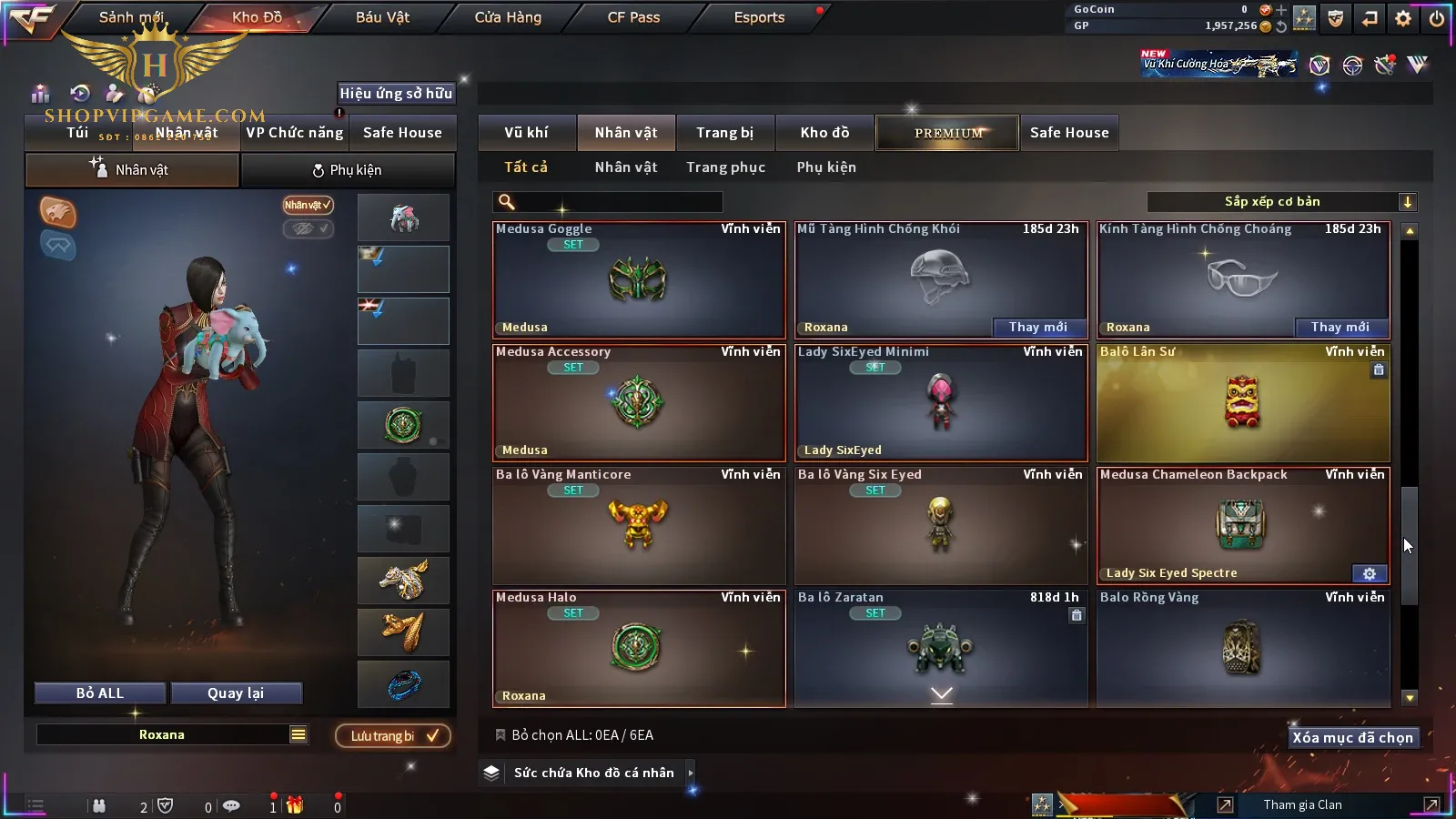The height and width of the screenshot is (819, 1456).
Task: Click Thay mới on Mũ Tàng Hình Chống Khói
Action: tap(1037, 328)
